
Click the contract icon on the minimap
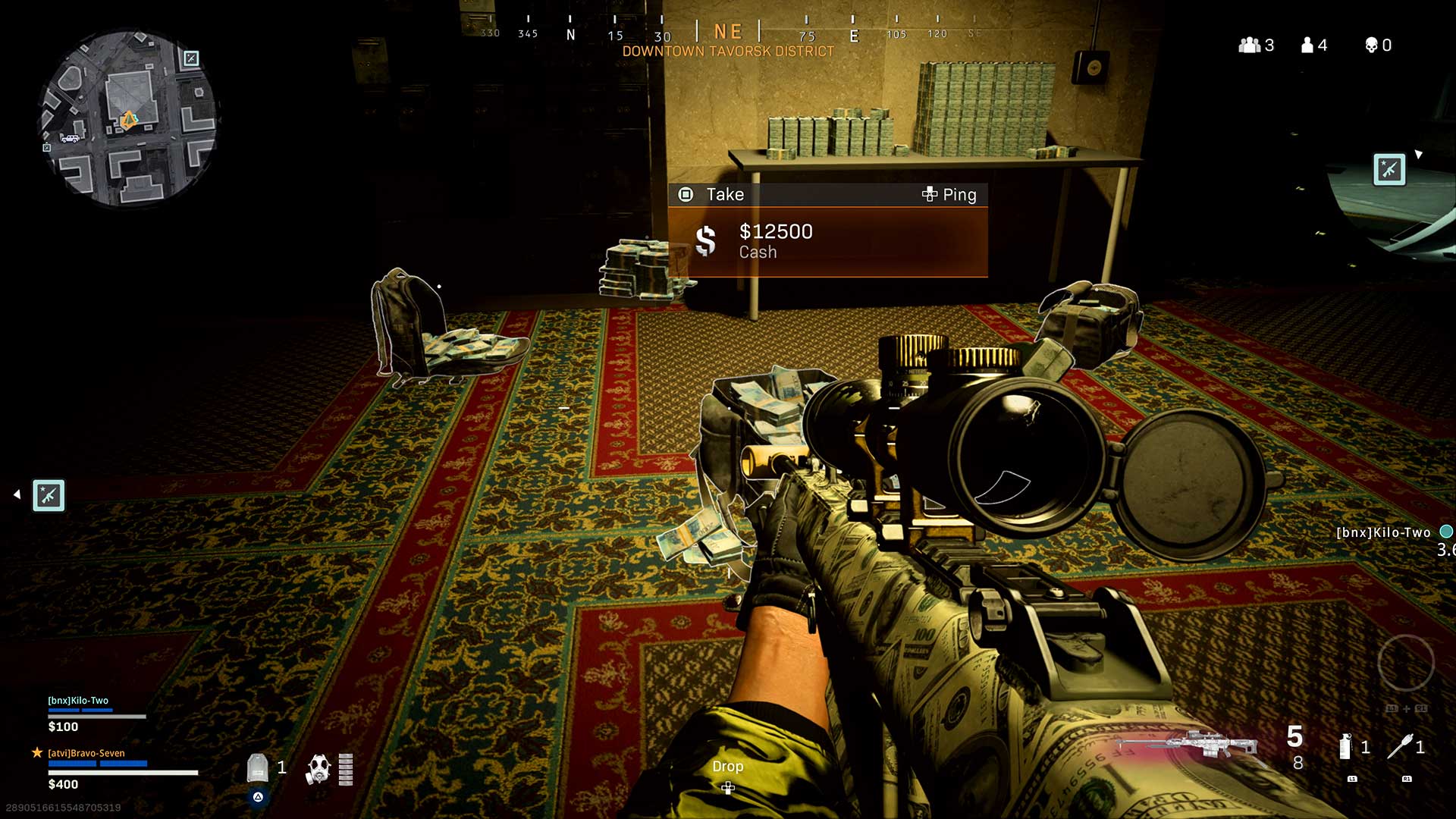click(x=191, y=58)
